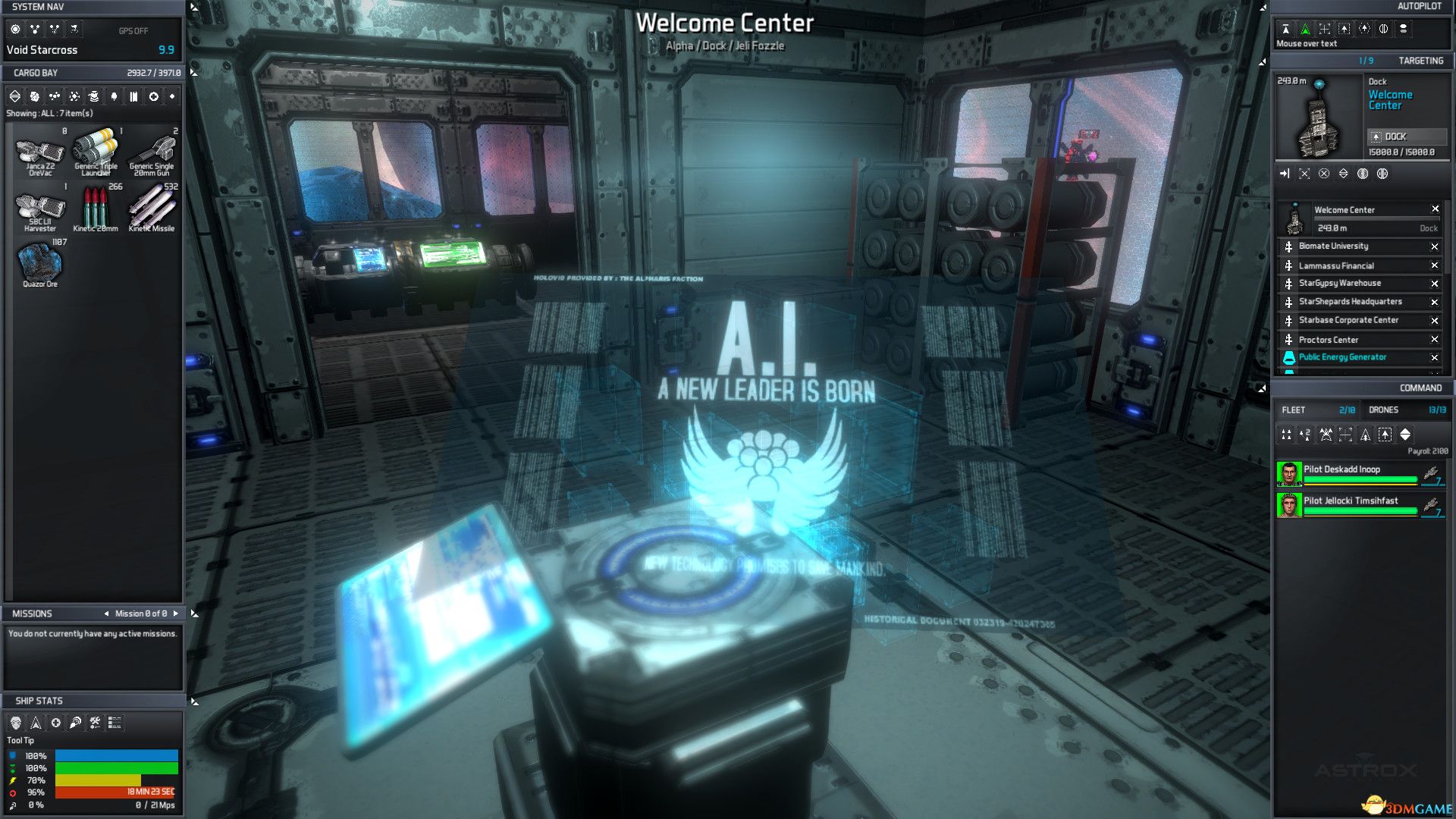The height and width of the screenshot is (819, 1456).
Task: Click the Kinetic Missile cargo icon
Action: click(152, 205)
